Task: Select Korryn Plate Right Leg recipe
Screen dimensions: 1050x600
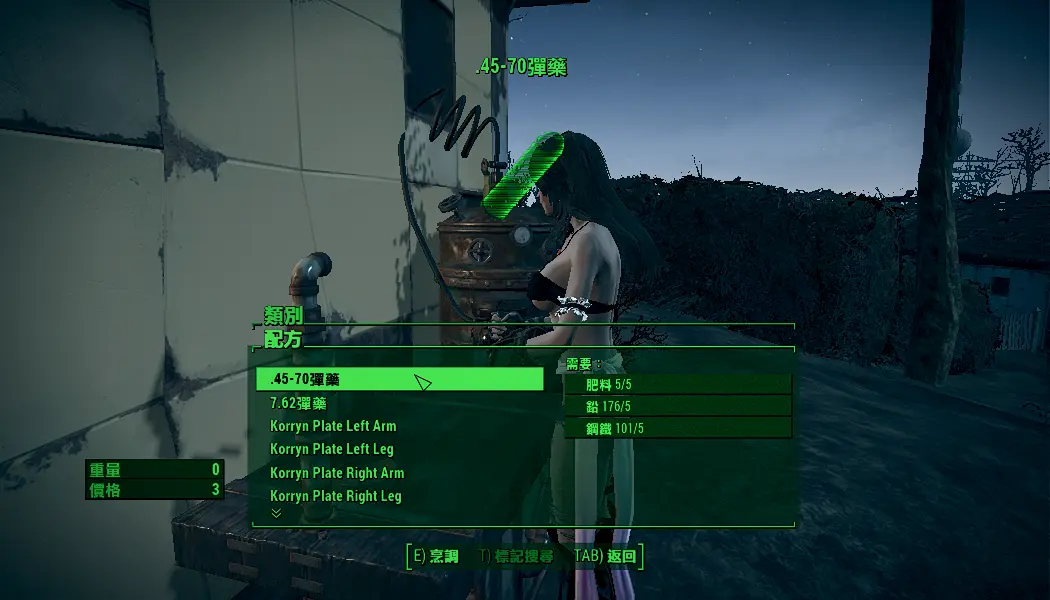Action: pos(336,496)
